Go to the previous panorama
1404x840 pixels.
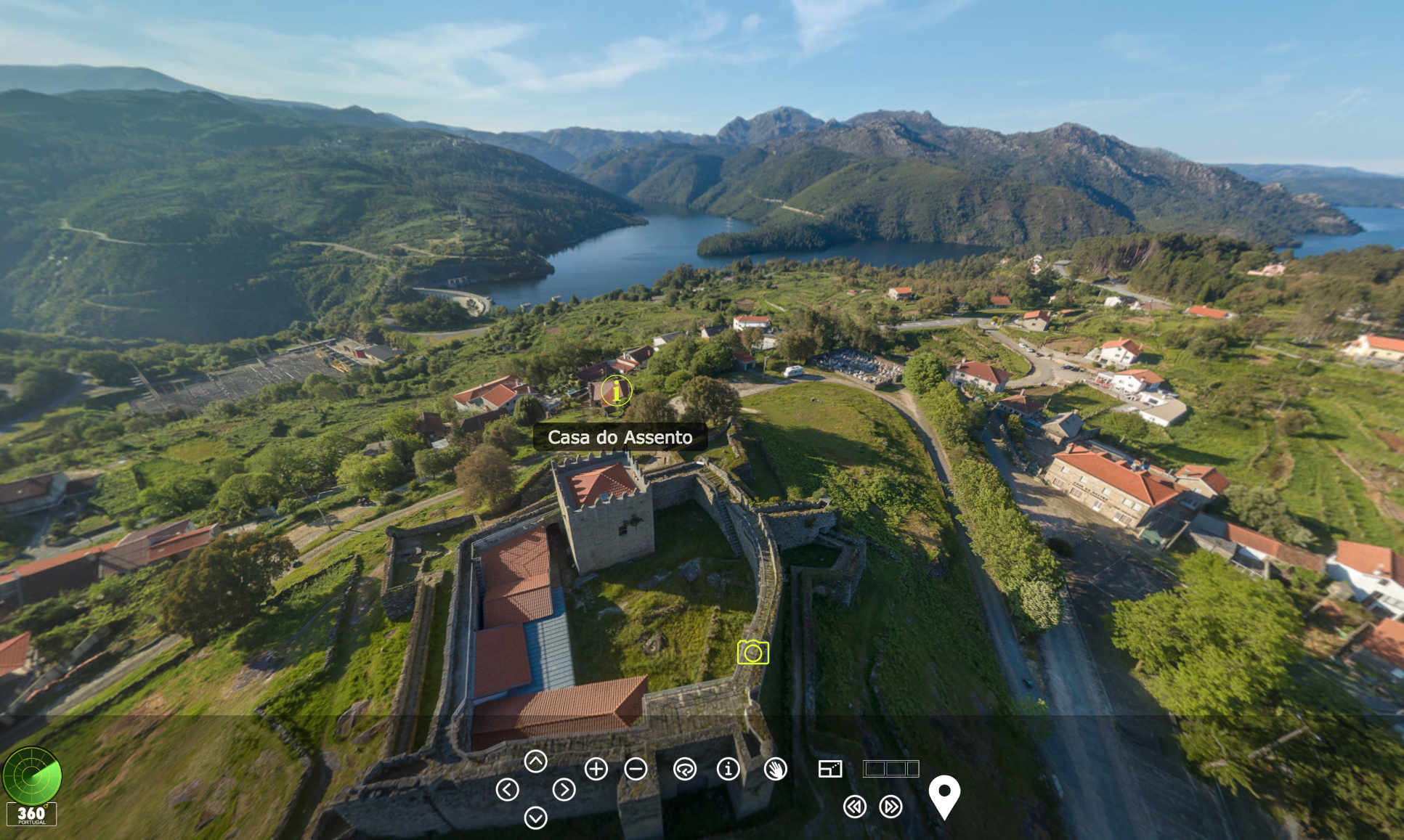pos(855,807)
